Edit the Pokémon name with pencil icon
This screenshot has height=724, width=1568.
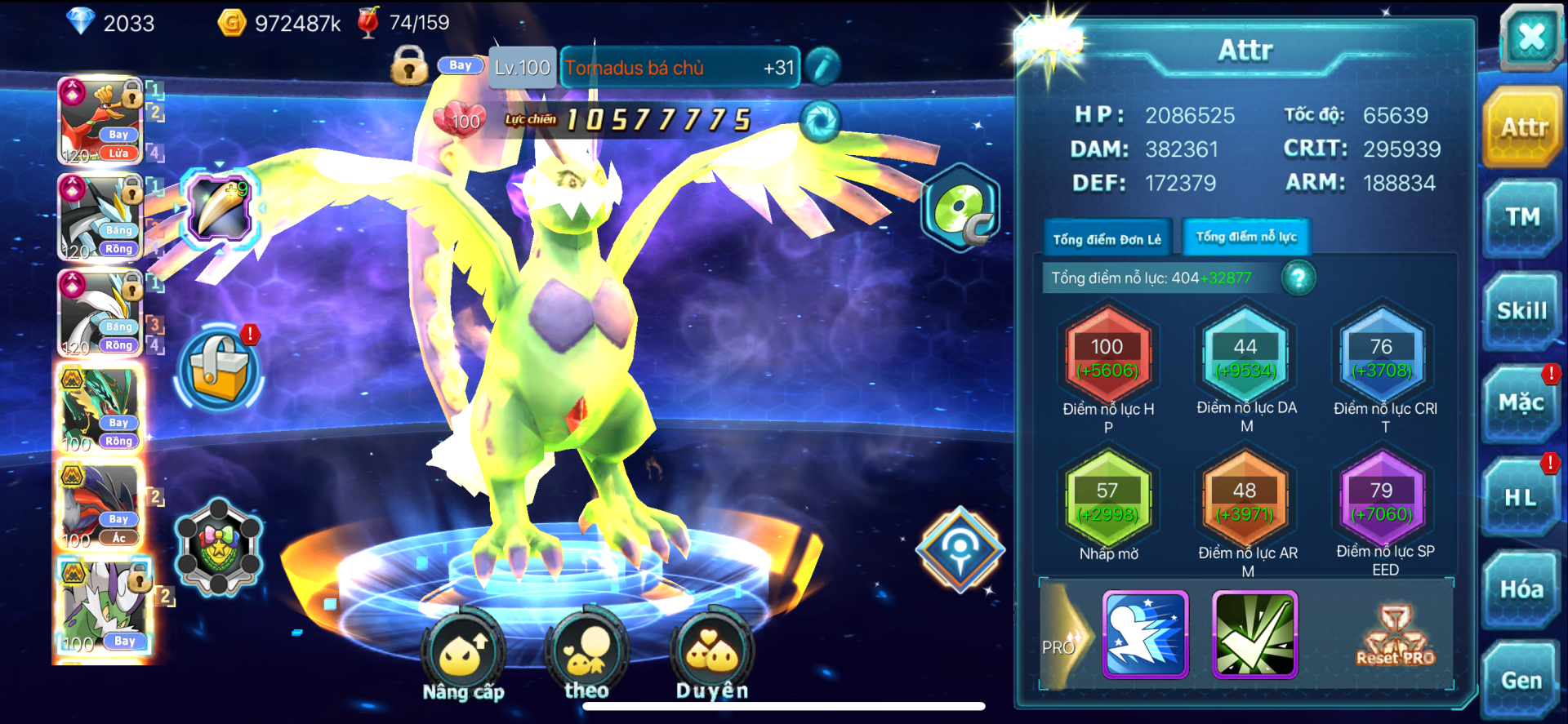pyautogui.click(x=822, y=67)
